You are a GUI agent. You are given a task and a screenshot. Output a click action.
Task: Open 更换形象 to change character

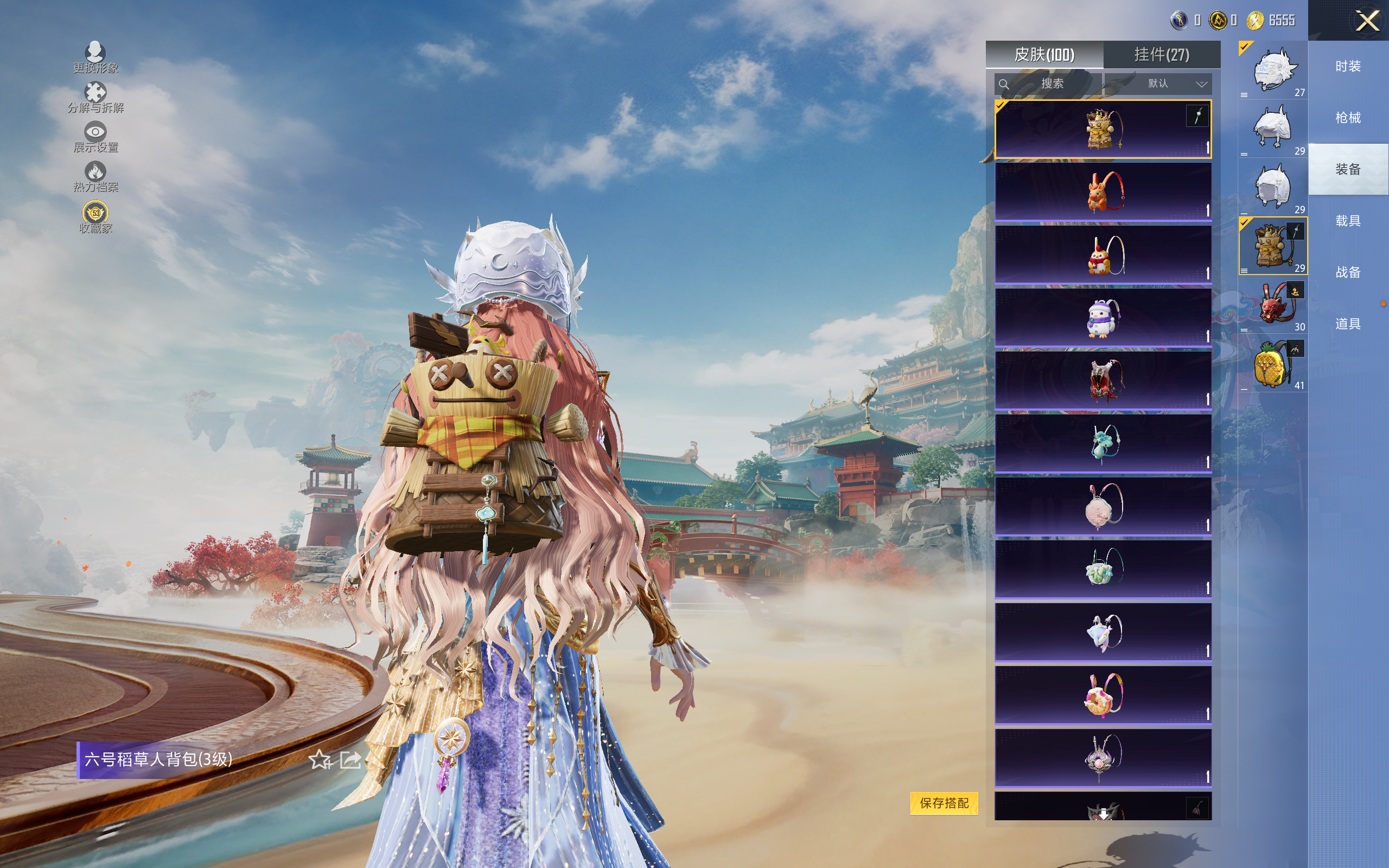pyautogui.click(x=95, y=58)
